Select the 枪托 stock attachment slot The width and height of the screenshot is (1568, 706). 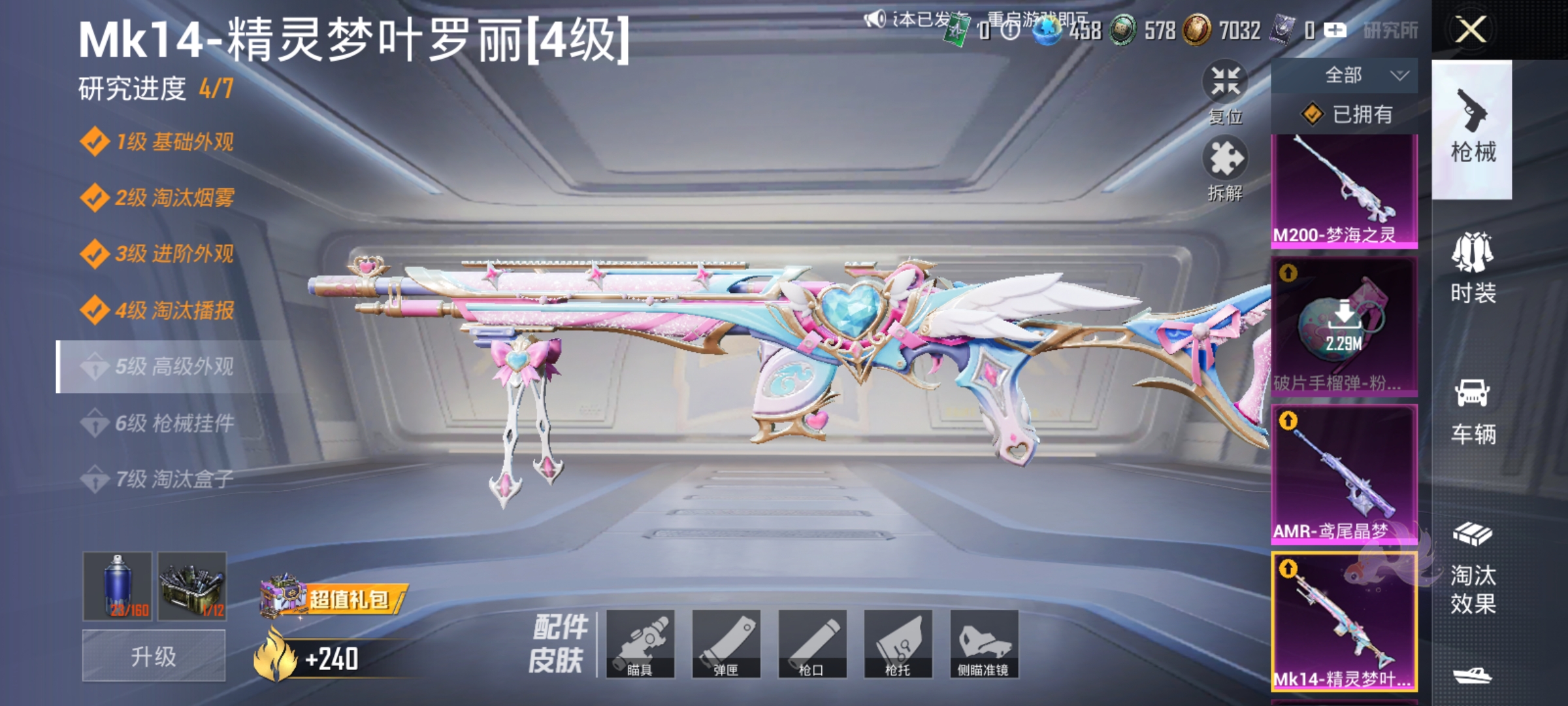pyautogui.click(x=898, y=644)
